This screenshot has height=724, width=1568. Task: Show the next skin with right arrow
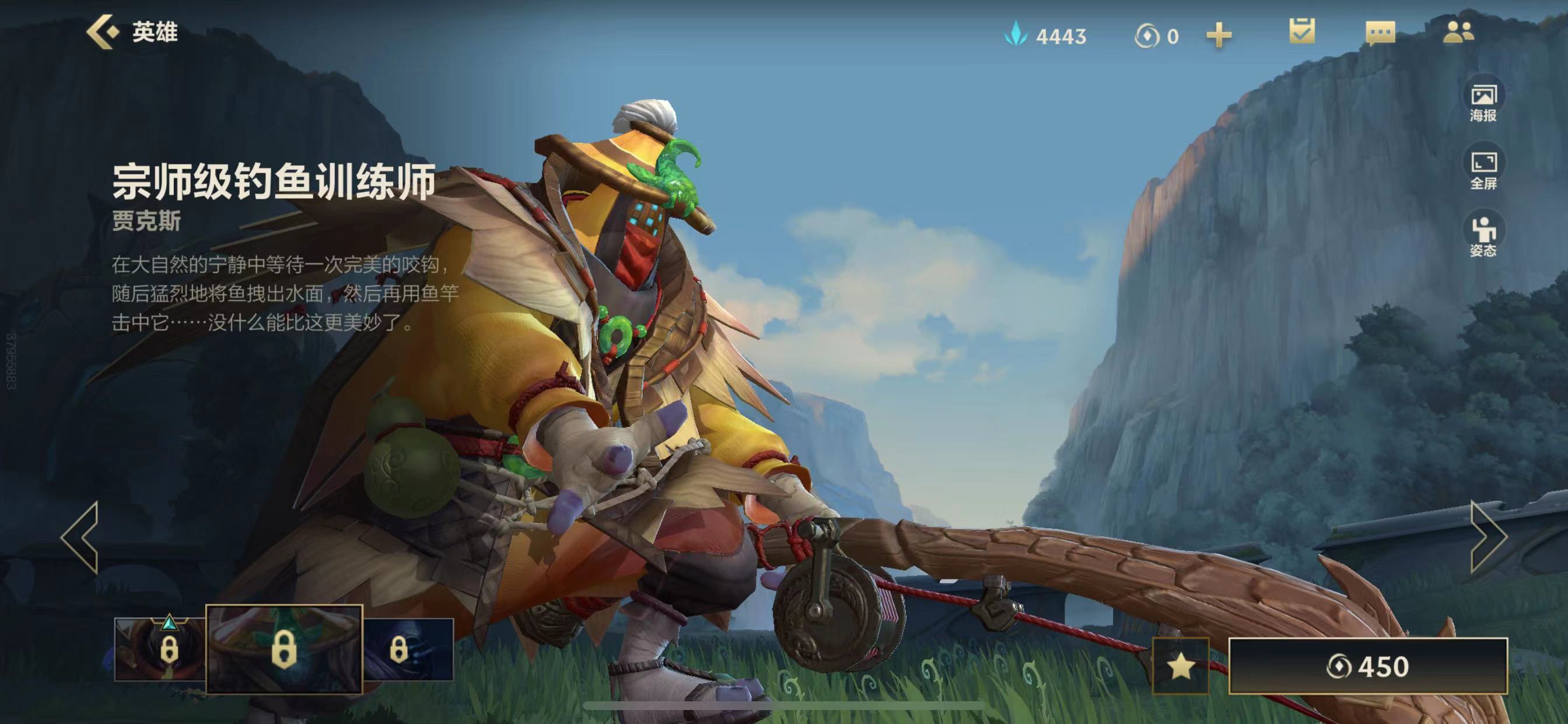[1487, 537]
